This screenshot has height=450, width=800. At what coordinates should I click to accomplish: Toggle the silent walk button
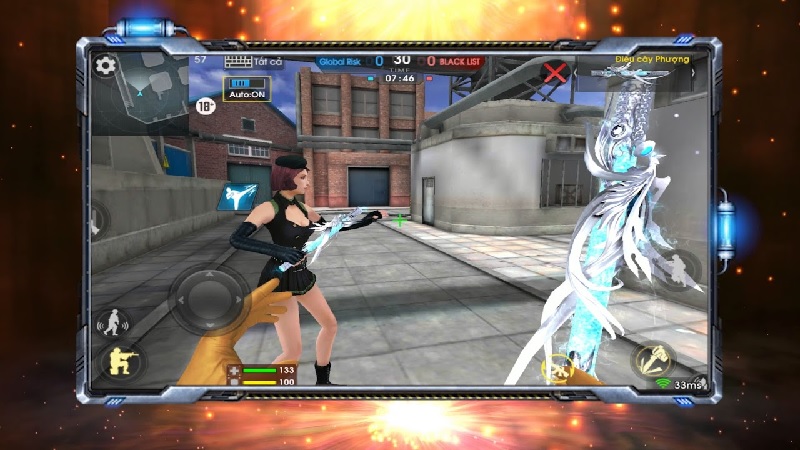point(114,323)
